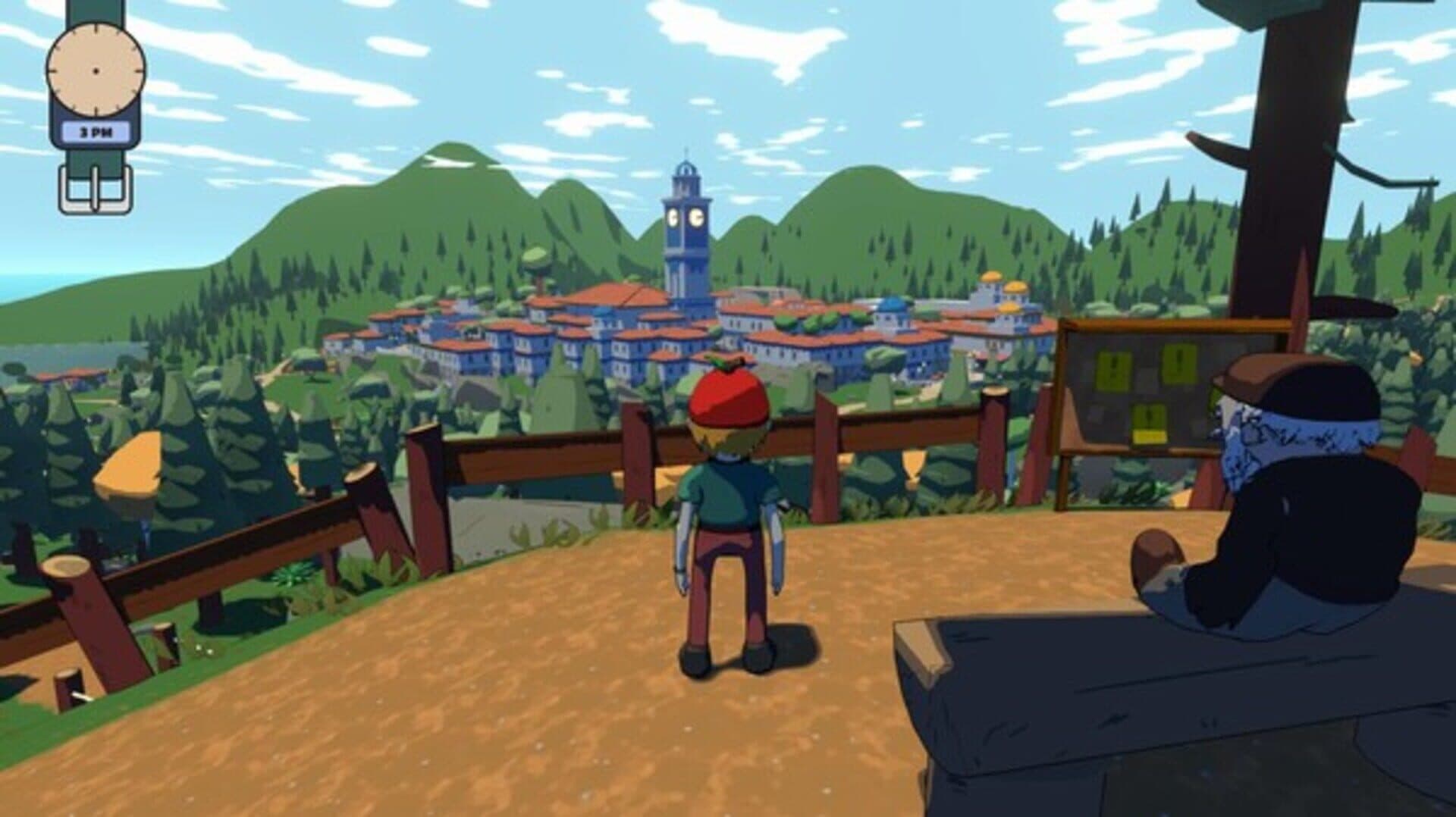The image size is (1456, 817).
Task: Click the wristwatch clock face icon
Action: tap(96, 70)
